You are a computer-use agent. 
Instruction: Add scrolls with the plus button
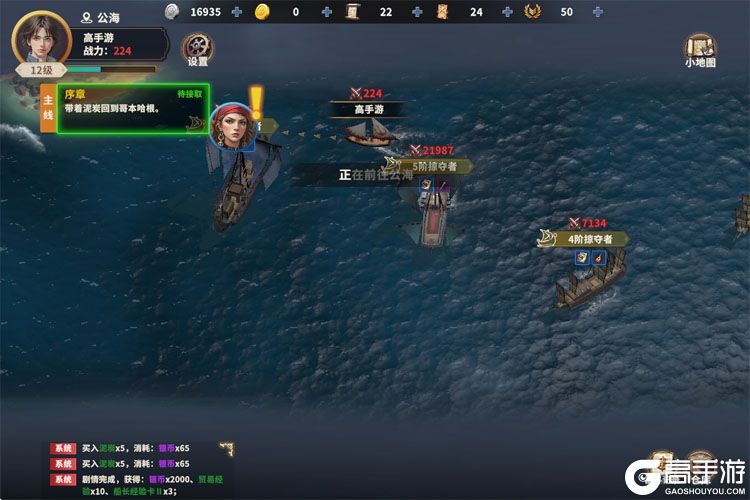pos(416,12)
